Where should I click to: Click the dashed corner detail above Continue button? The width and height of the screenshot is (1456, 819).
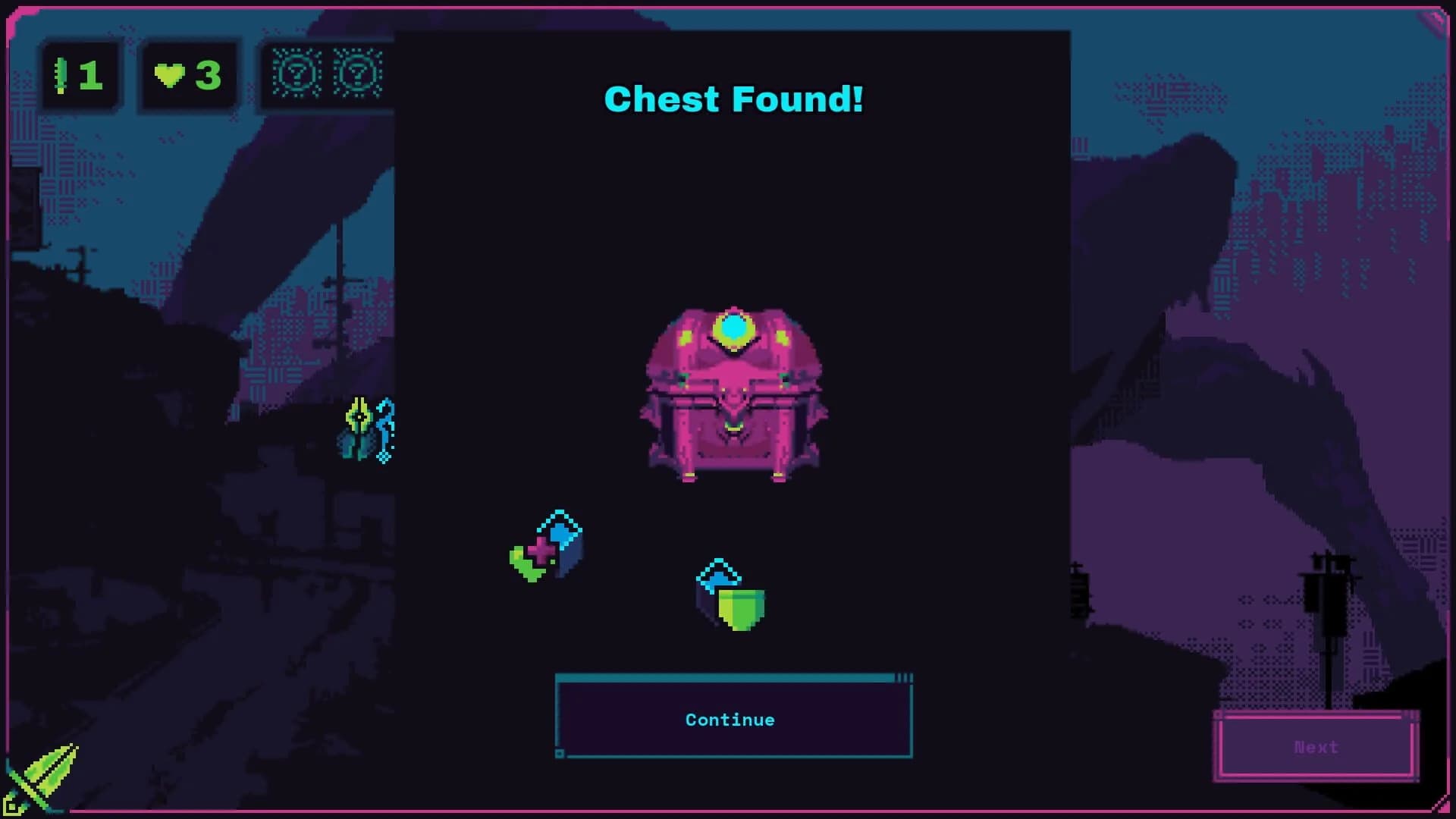[x=904, y=676]
